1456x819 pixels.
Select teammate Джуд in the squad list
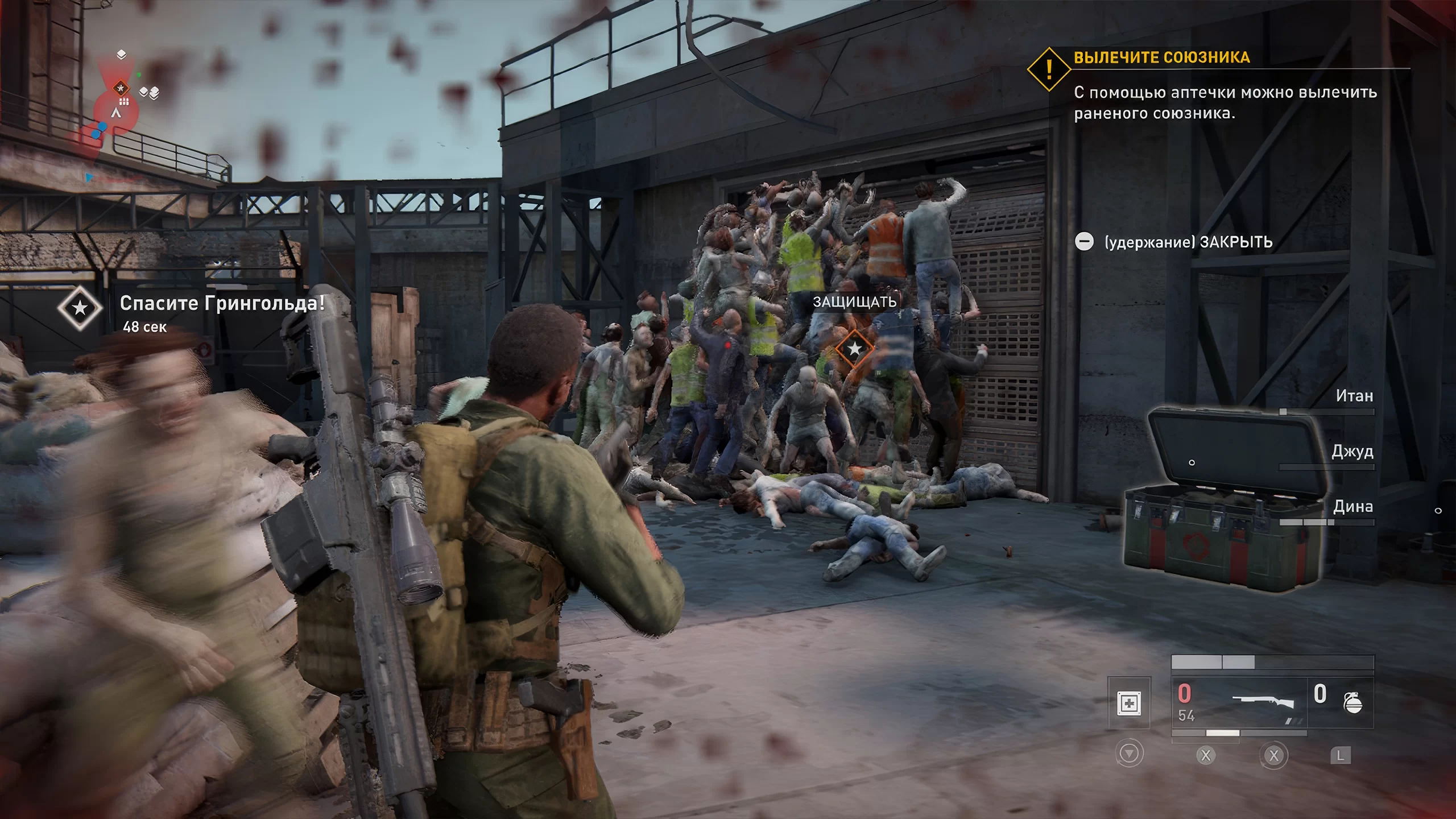point(1352,452)
